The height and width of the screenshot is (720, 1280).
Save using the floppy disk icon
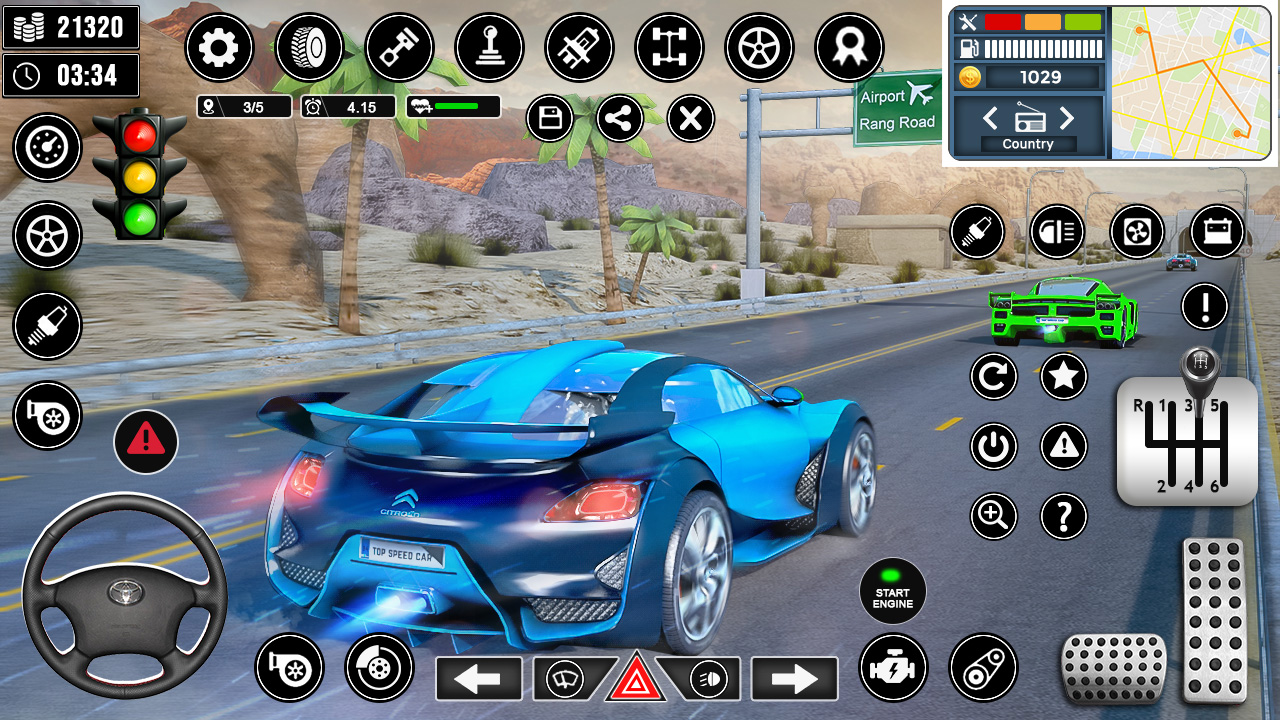550,119
